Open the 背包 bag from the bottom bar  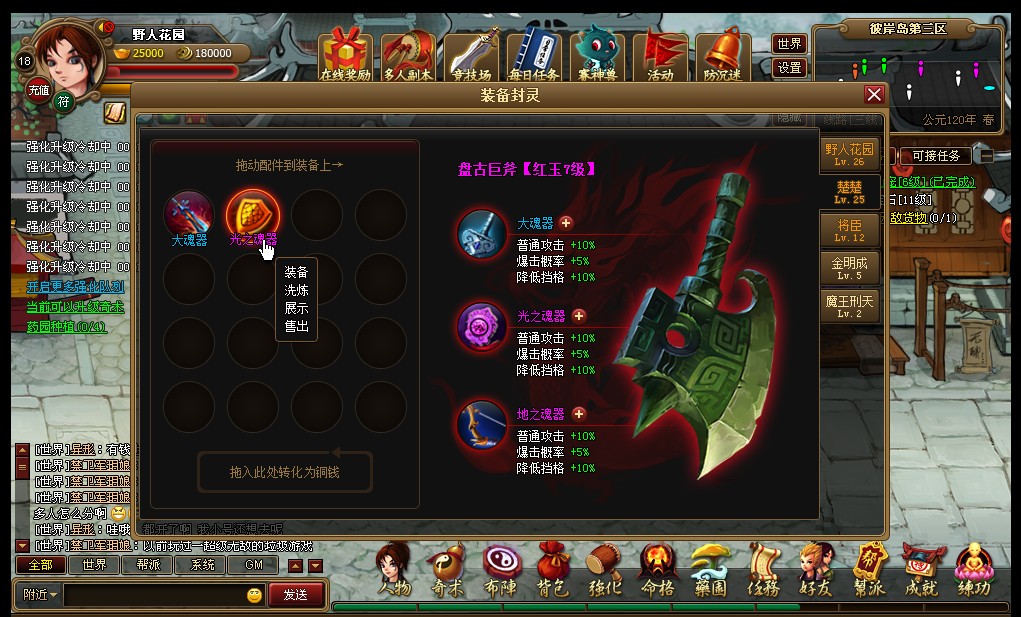point(552,571)
